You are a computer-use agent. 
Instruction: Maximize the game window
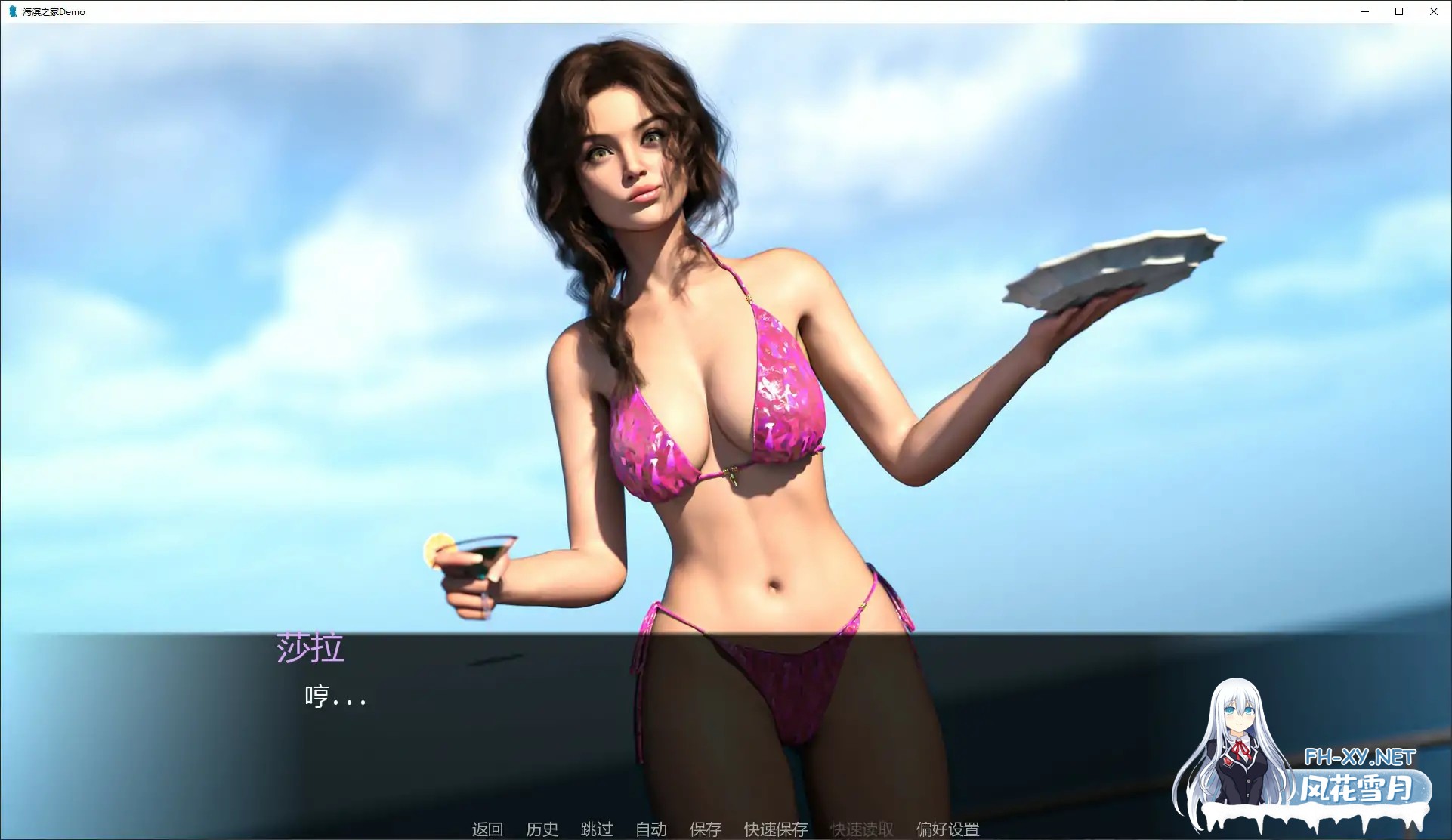(1398, 11)
